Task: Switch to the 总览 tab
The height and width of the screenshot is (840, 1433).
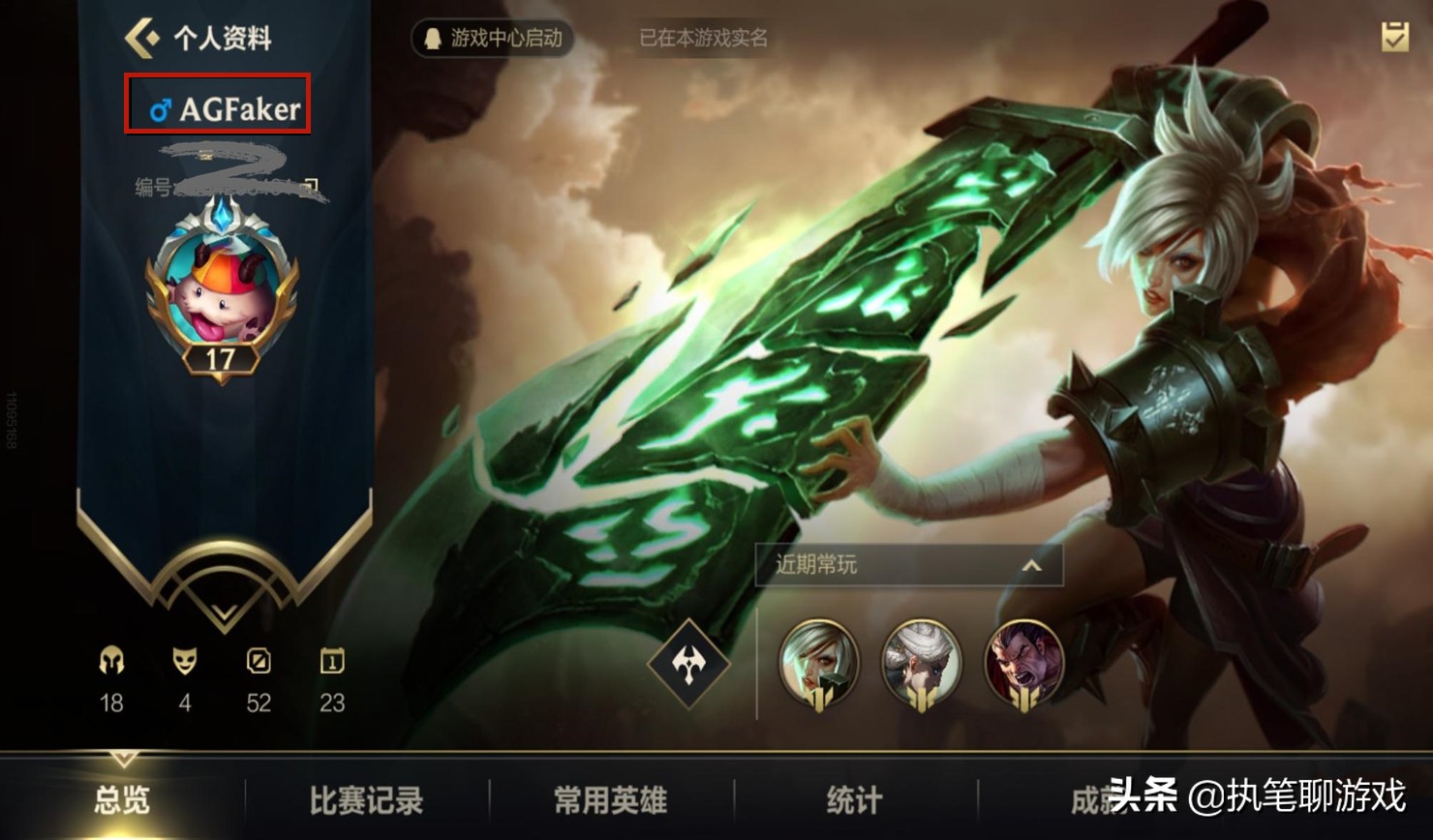Action: click(122, 800)
